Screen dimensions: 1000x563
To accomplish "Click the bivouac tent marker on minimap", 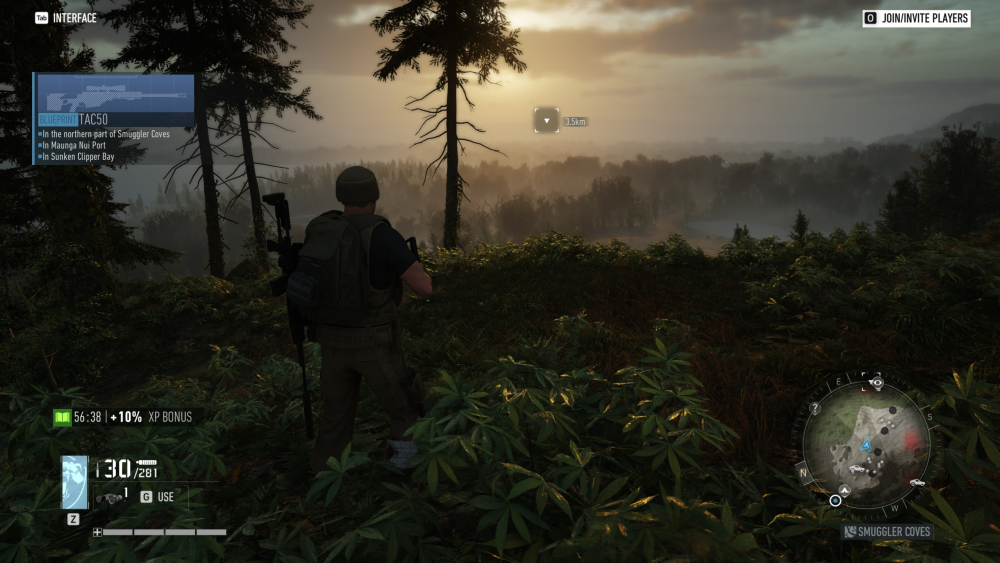I will click(844, 489).
